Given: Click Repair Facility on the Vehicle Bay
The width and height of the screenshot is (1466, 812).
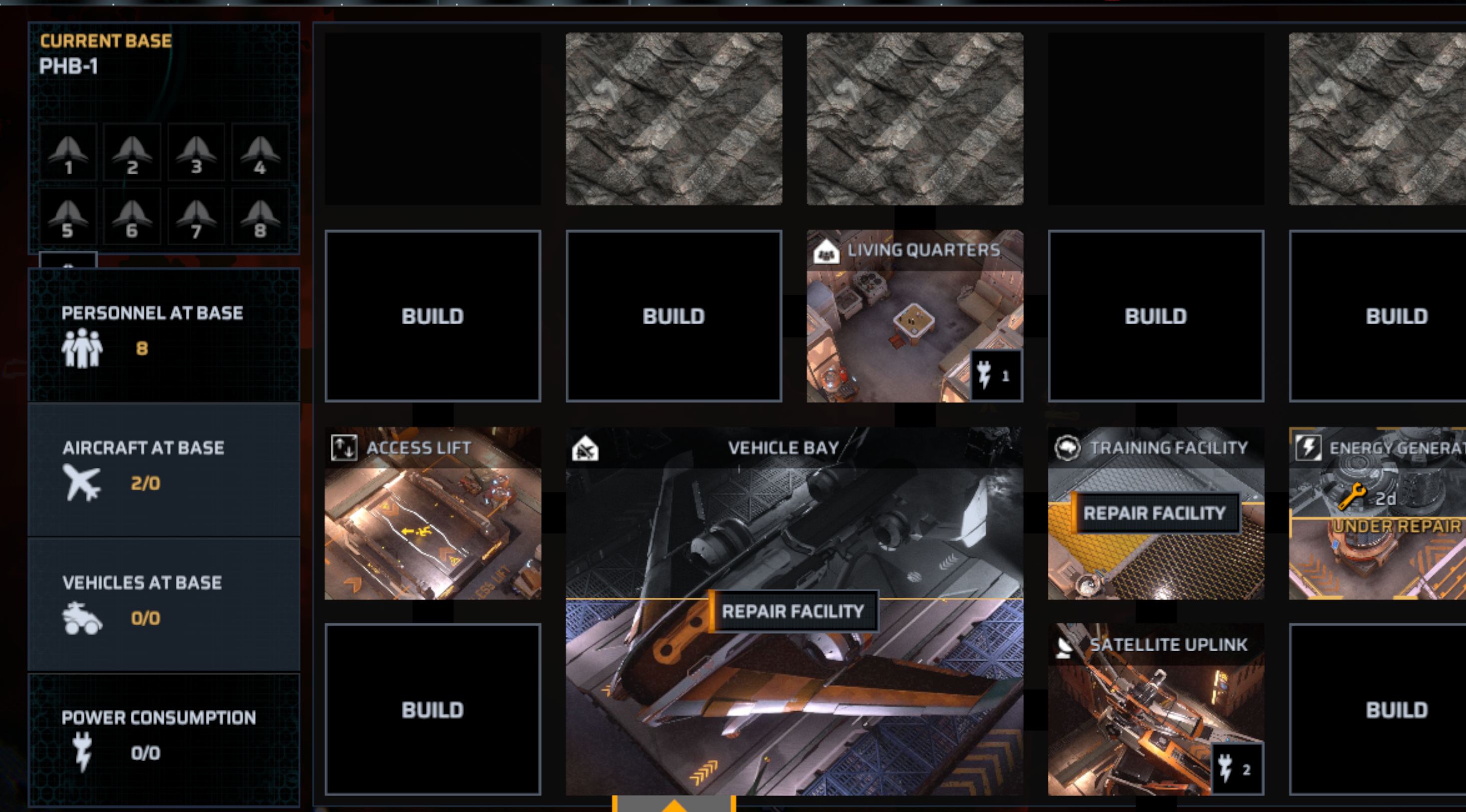Looking at the screenshot, I should 793,611.
